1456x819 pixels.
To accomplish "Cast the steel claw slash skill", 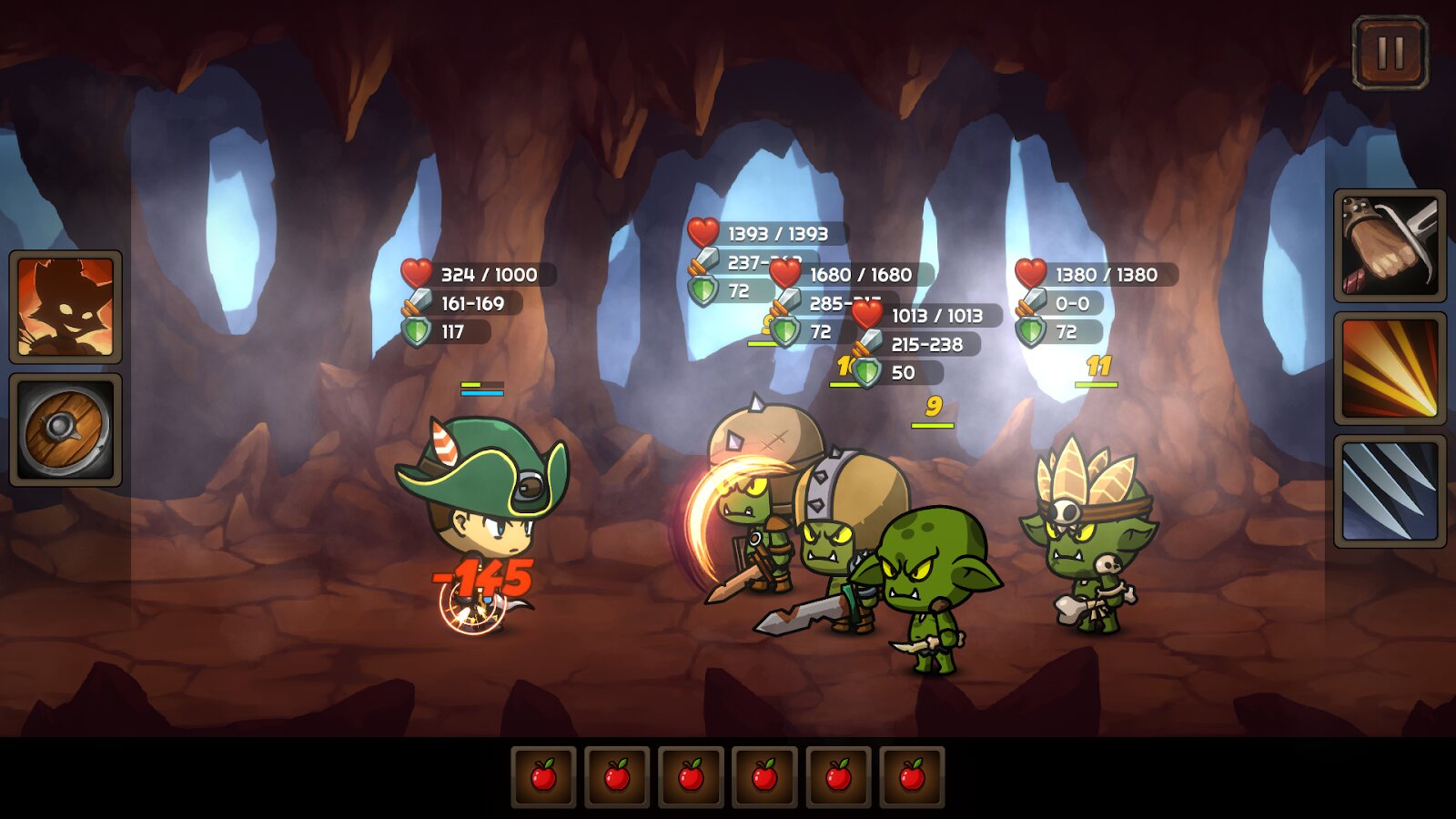I will point(1390,491).
